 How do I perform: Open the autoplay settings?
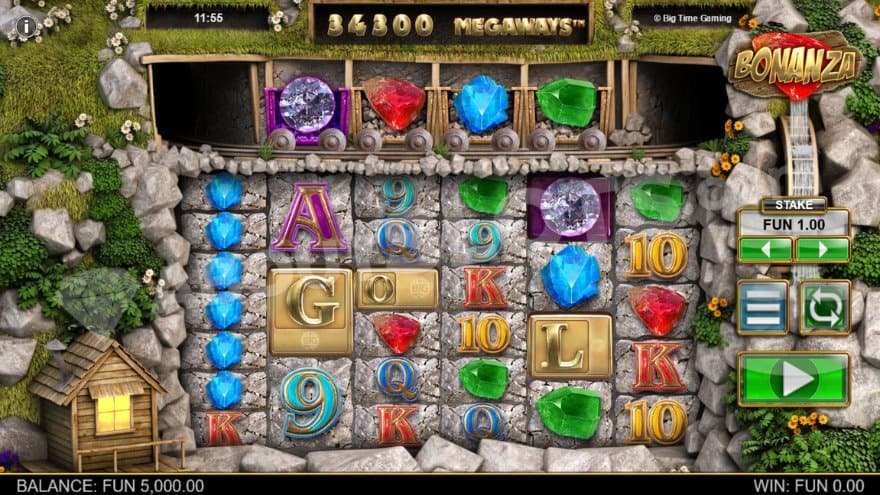pyautogui.click(x=824, y=307)
